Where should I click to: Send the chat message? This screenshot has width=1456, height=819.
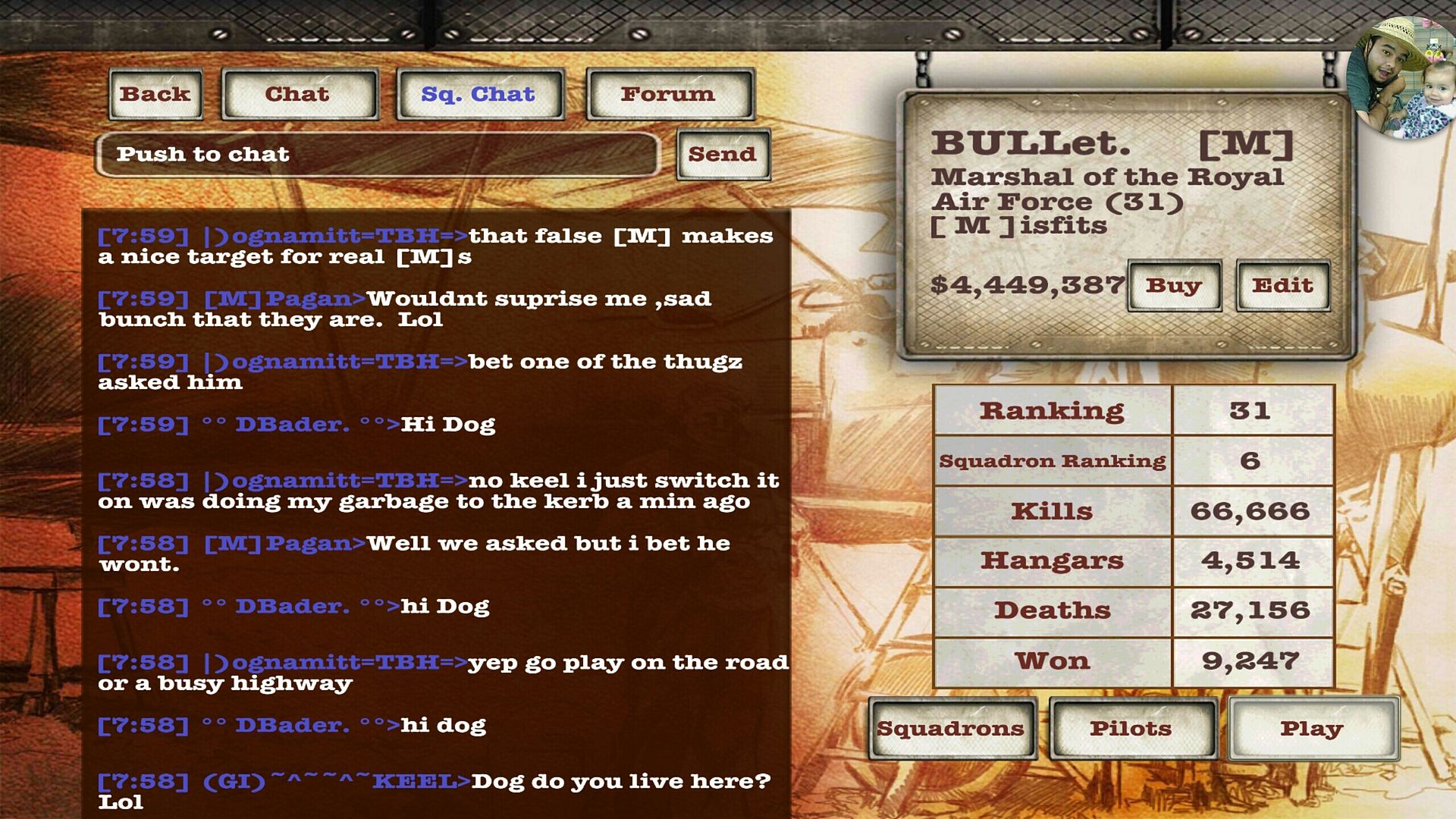point(723,155)
